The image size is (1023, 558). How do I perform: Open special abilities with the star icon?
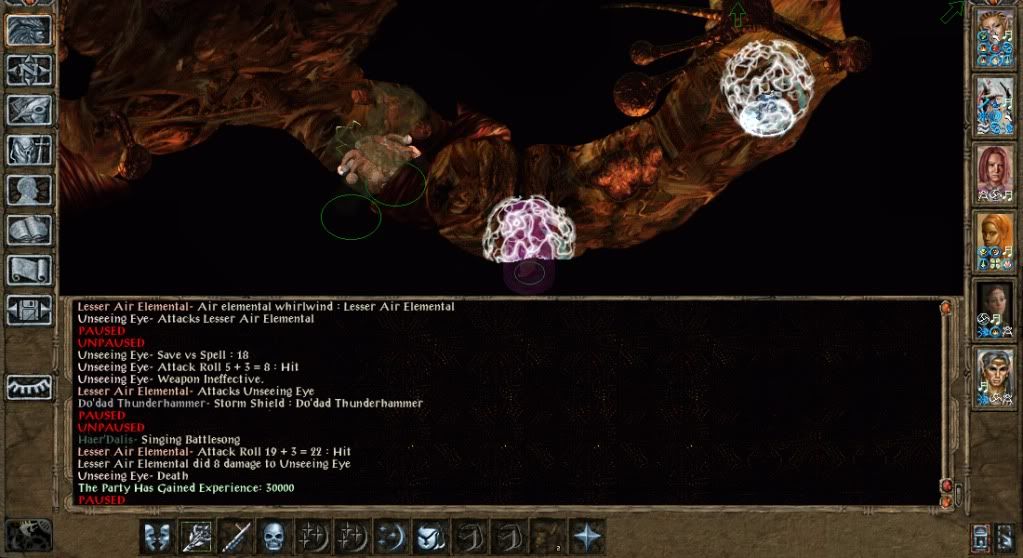click(x=586, y=536)
